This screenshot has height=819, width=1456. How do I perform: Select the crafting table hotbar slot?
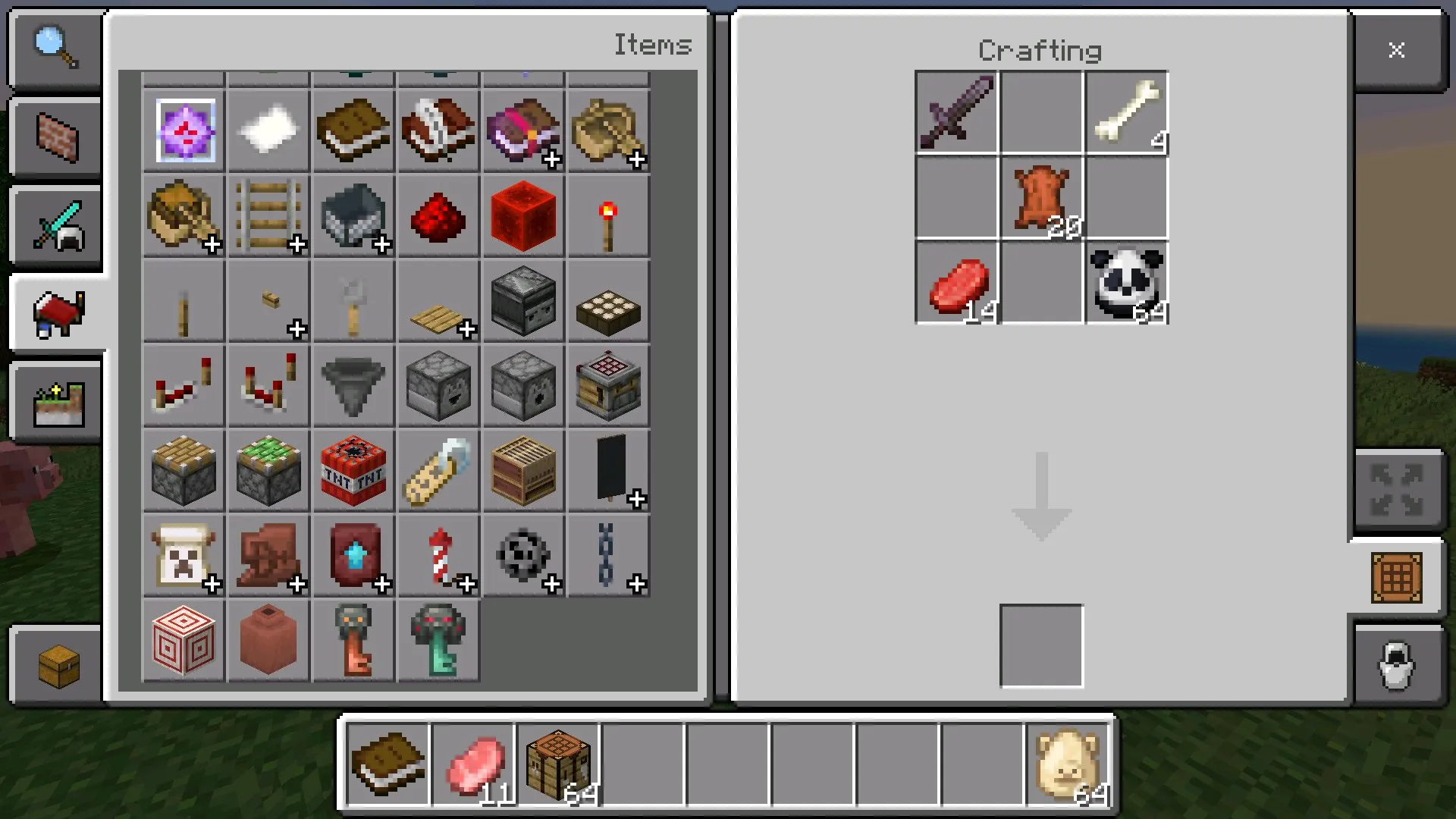557,763
